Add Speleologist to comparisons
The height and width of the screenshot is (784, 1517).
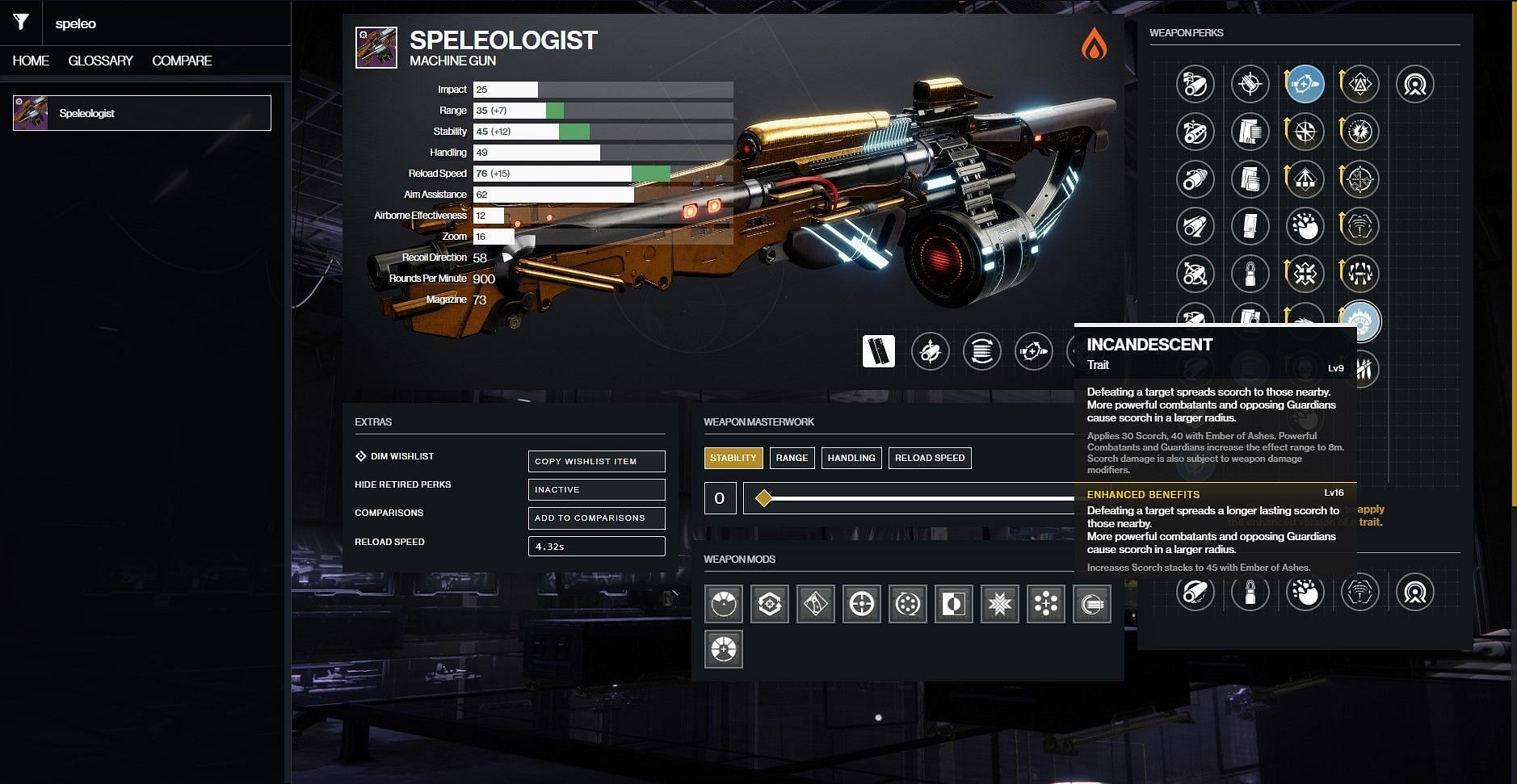[x=596, y=518]
